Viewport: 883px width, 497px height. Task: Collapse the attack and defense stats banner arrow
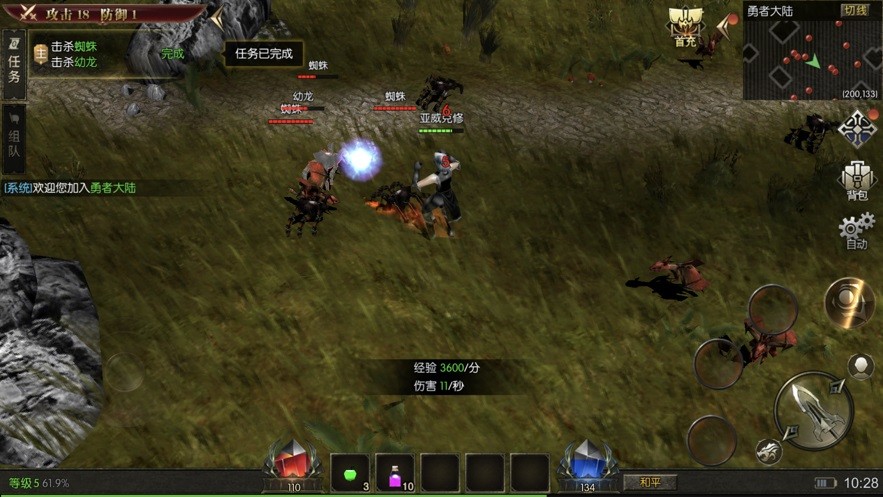[217, 17]
